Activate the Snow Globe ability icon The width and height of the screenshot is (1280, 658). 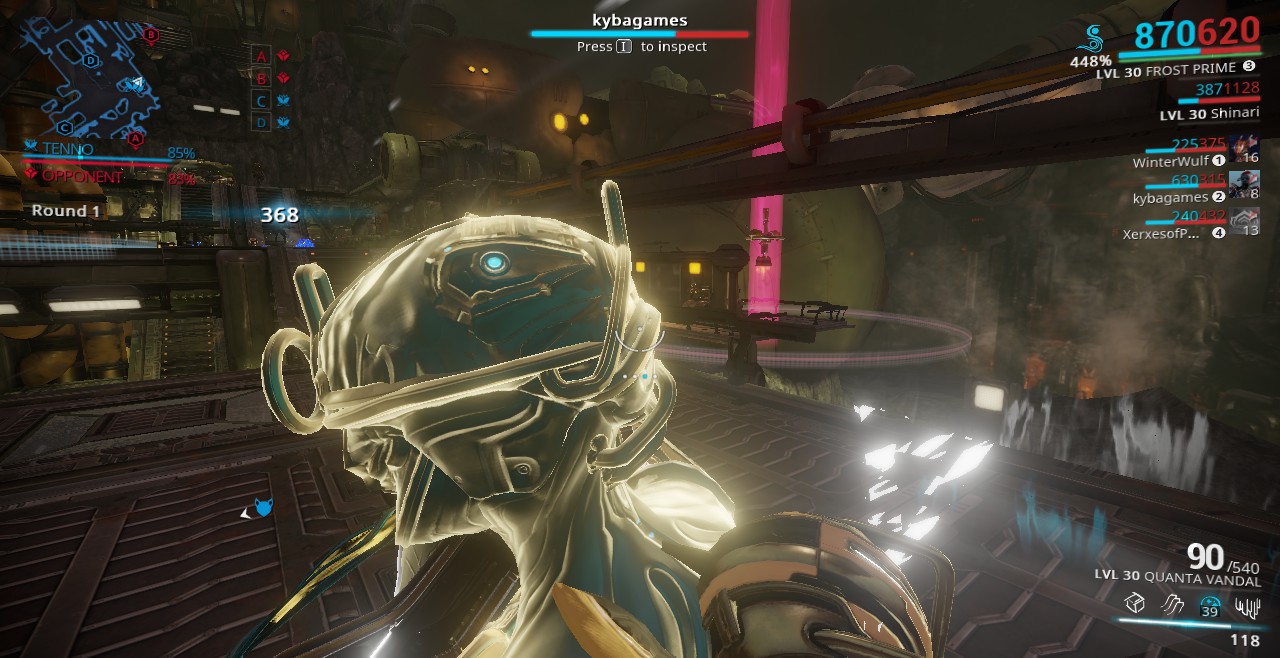click(1209, 604)
